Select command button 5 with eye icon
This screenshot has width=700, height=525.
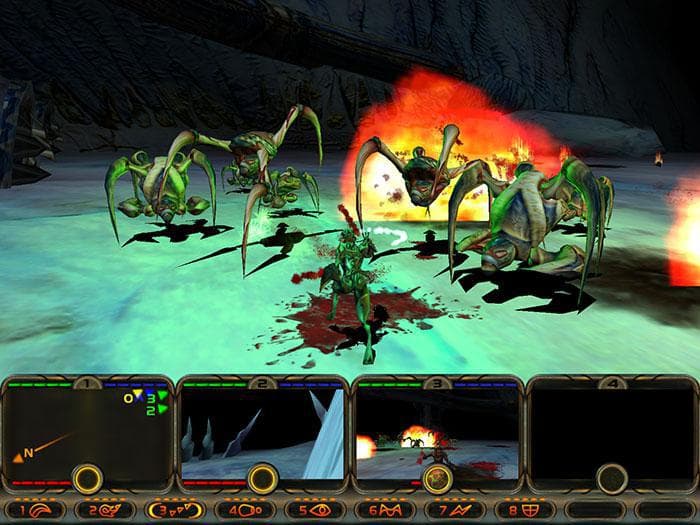[314, 510]
